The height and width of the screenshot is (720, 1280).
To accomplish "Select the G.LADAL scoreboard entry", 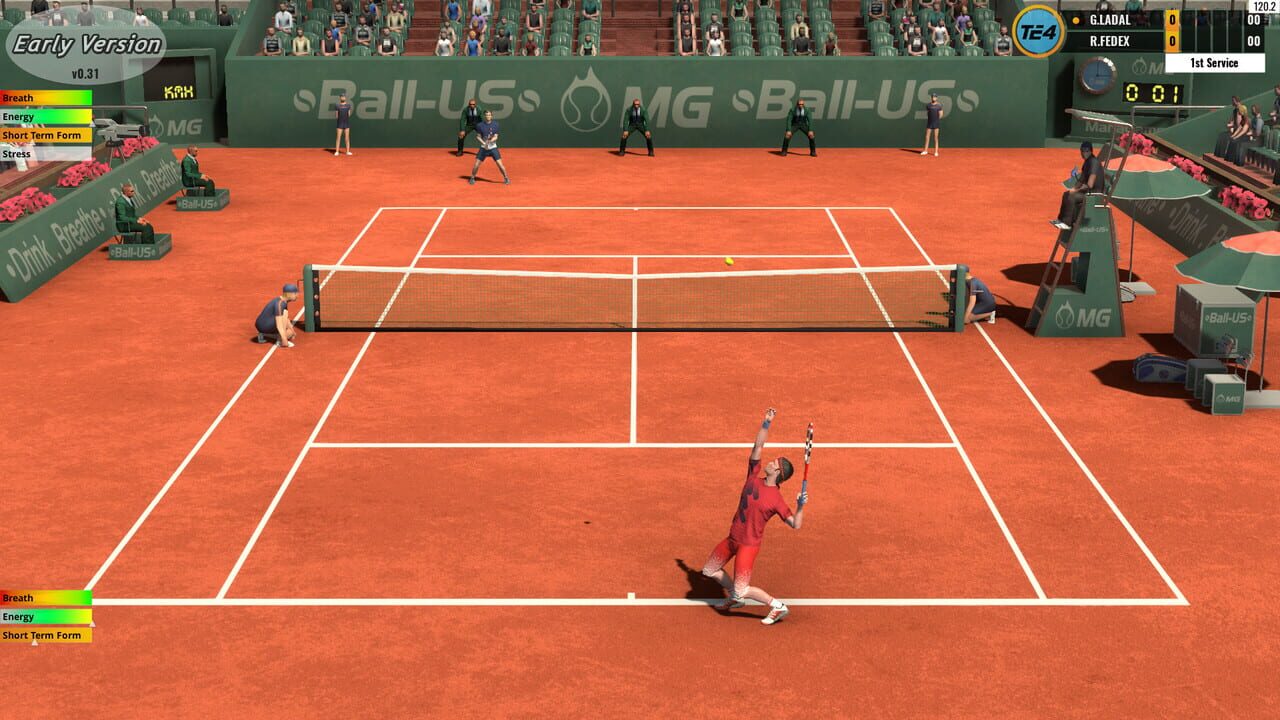I will [1112, 18].
